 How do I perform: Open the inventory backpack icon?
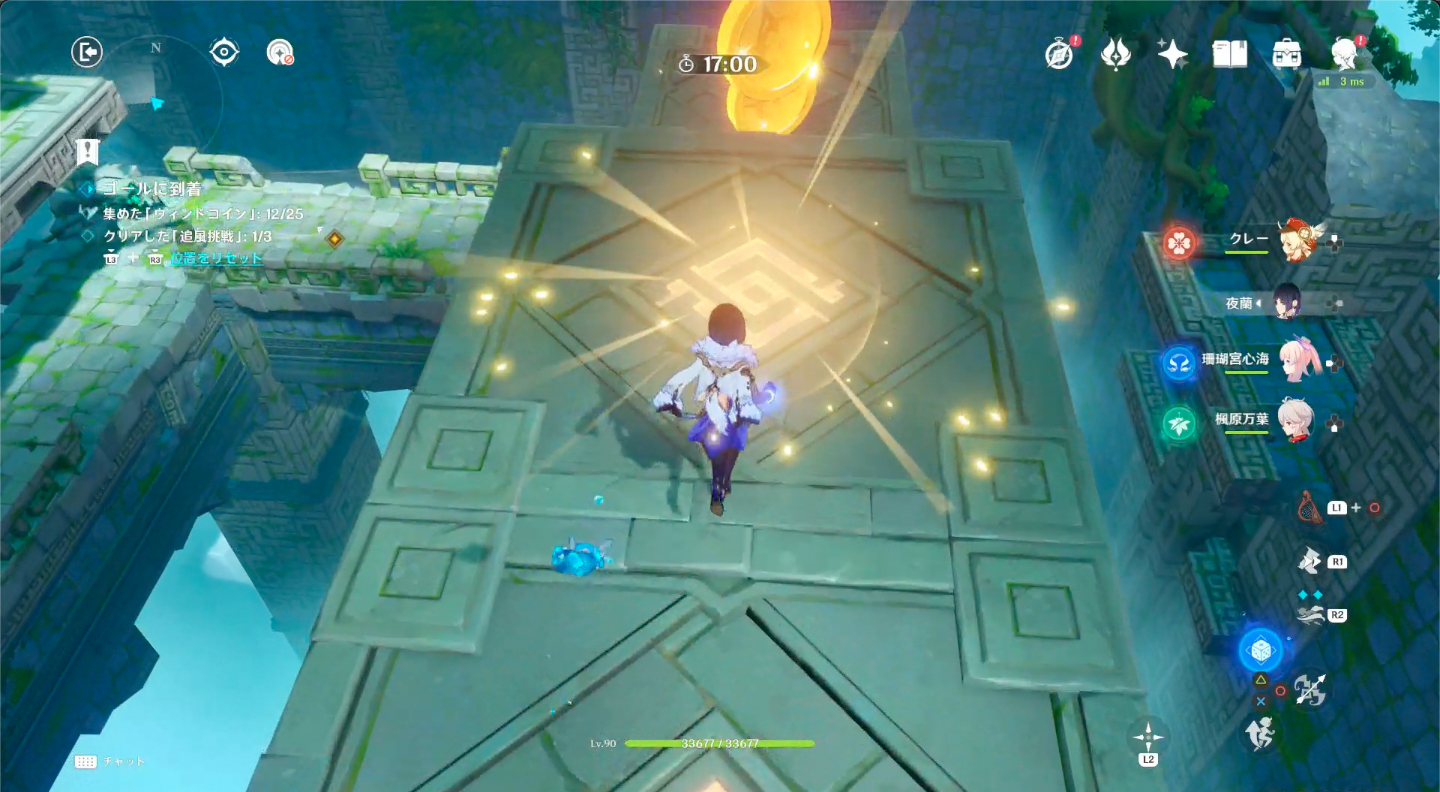coord(1285,54)
